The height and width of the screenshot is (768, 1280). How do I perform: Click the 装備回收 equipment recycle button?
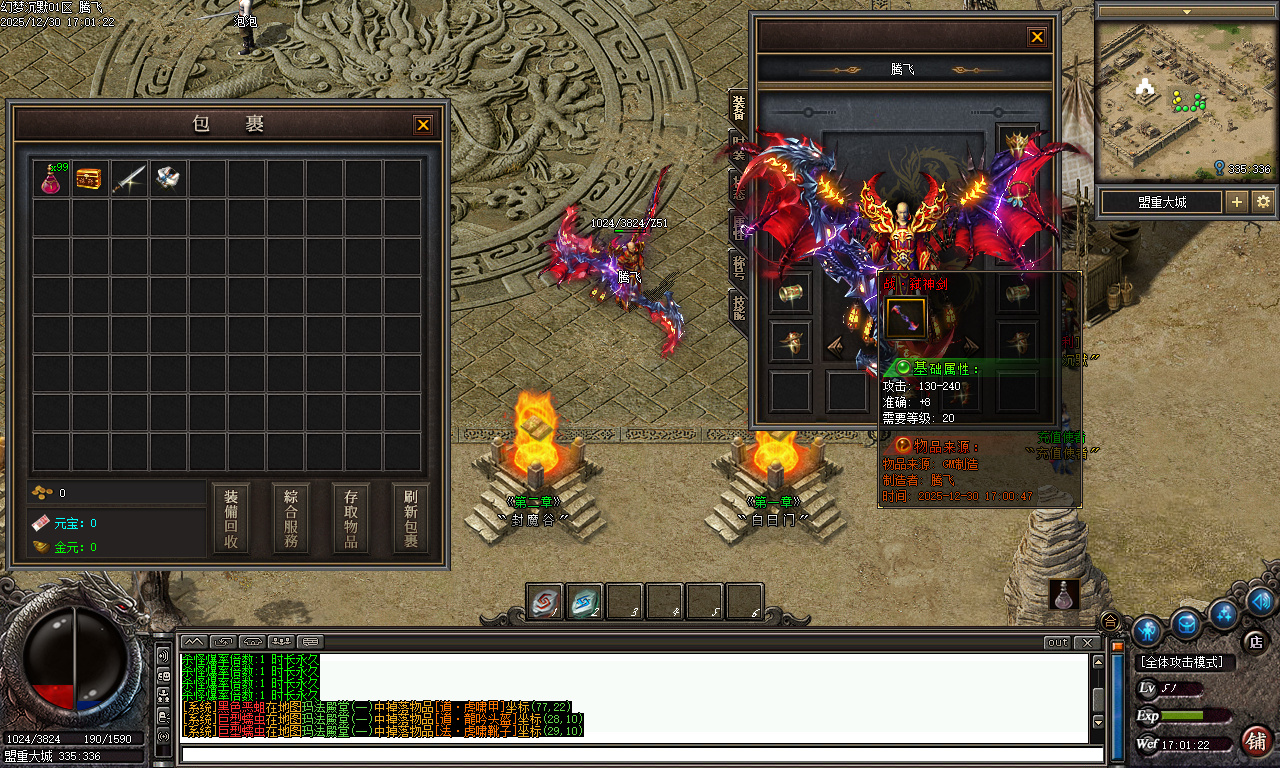tap(231, 519)
